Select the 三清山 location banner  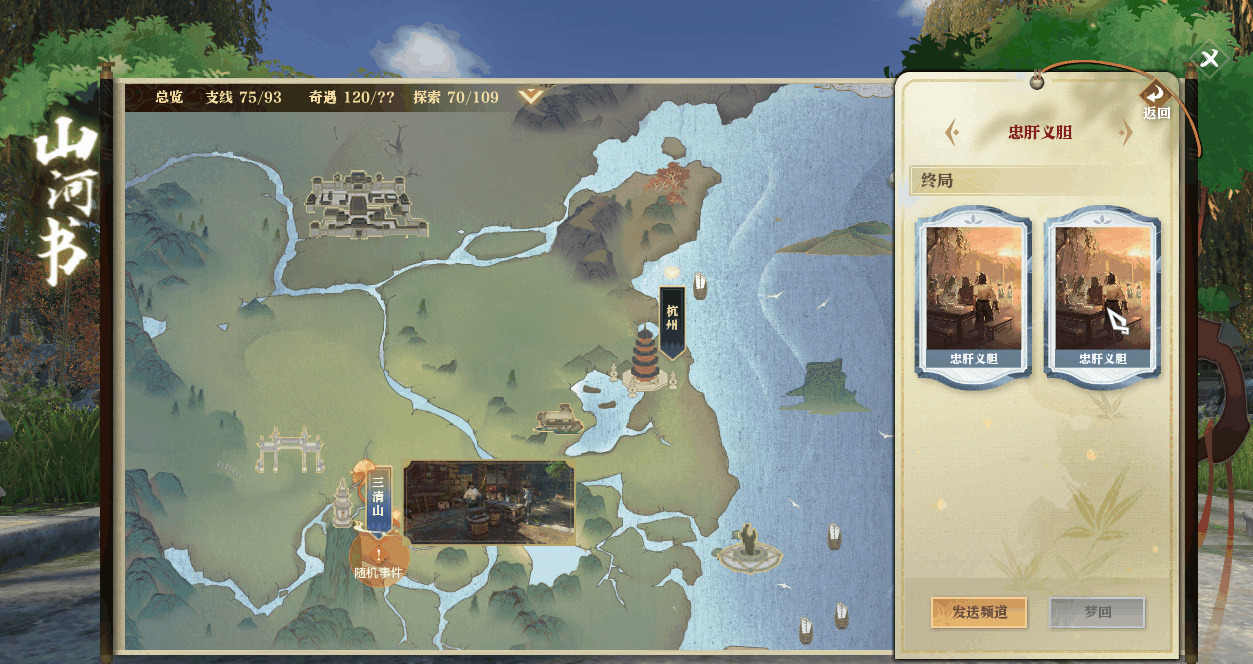click(x=378, y=497)
